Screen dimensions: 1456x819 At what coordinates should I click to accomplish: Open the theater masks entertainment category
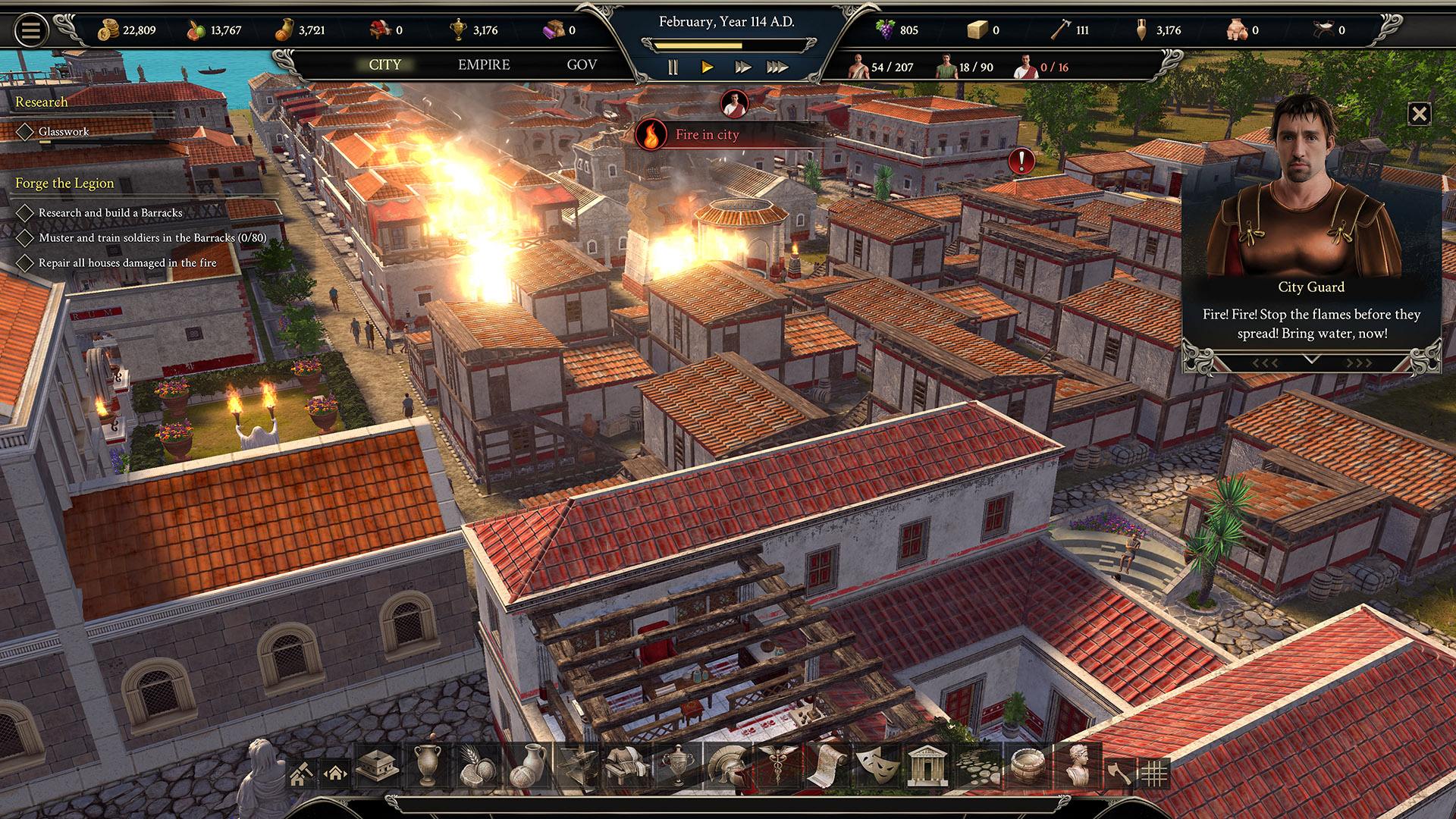click(880, 770)
